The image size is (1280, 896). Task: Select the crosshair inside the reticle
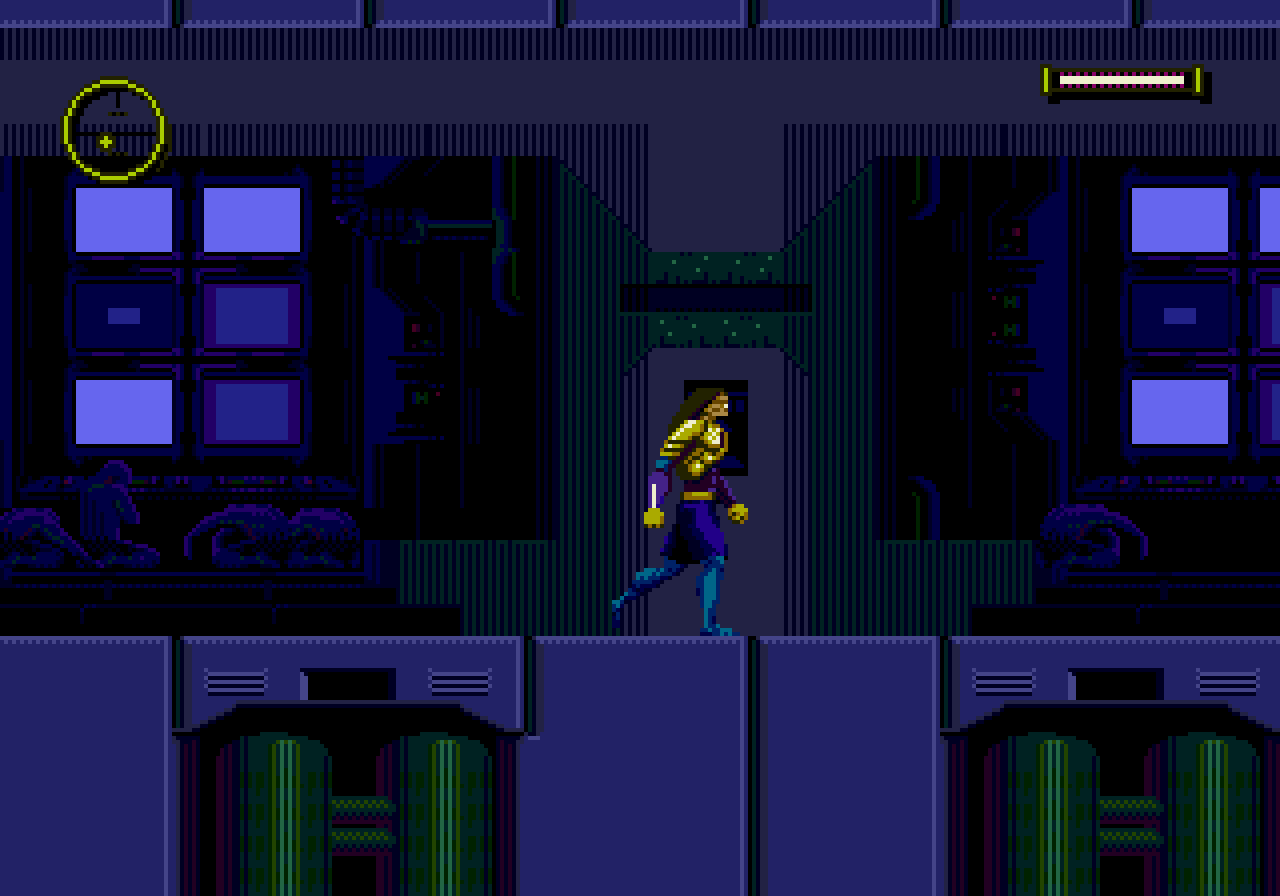(106, 140)
